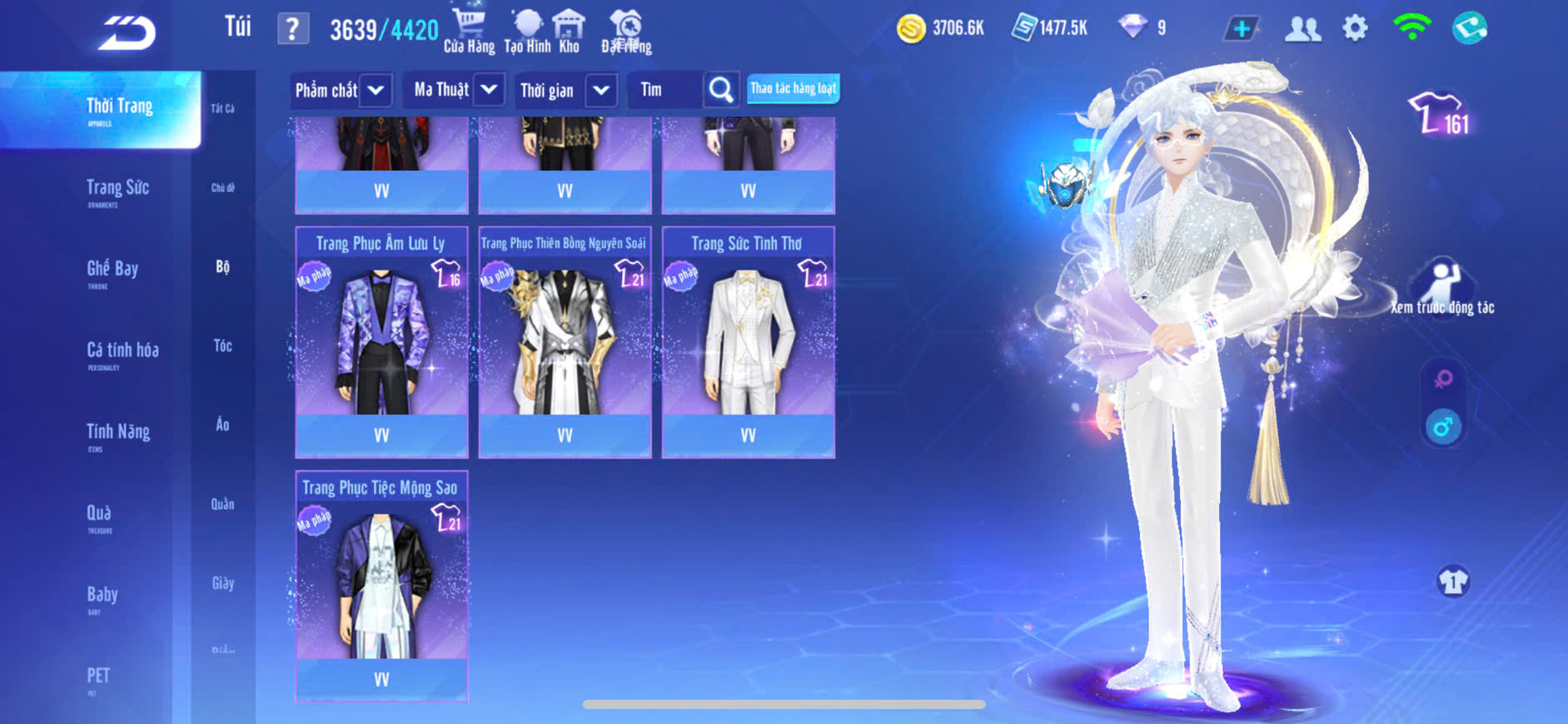Screen dimensions: 1568x724
Task: Open Cửa Hàng shop cart
Action: click(469, 31)
